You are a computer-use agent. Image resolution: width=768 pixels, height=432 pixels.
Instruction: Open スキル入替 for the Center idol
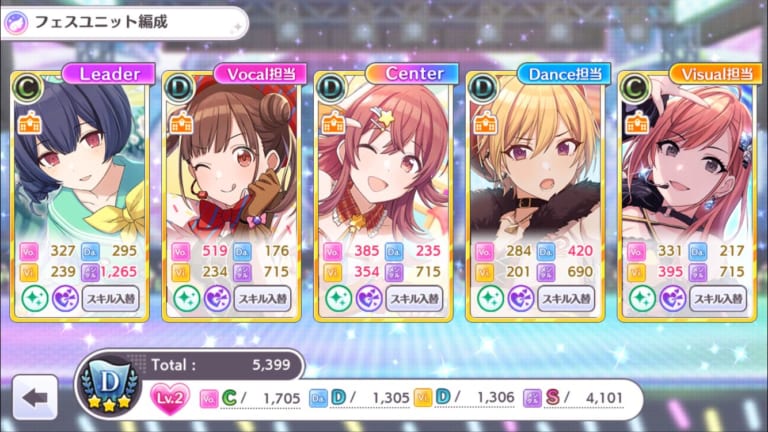[x=414, y=298]
